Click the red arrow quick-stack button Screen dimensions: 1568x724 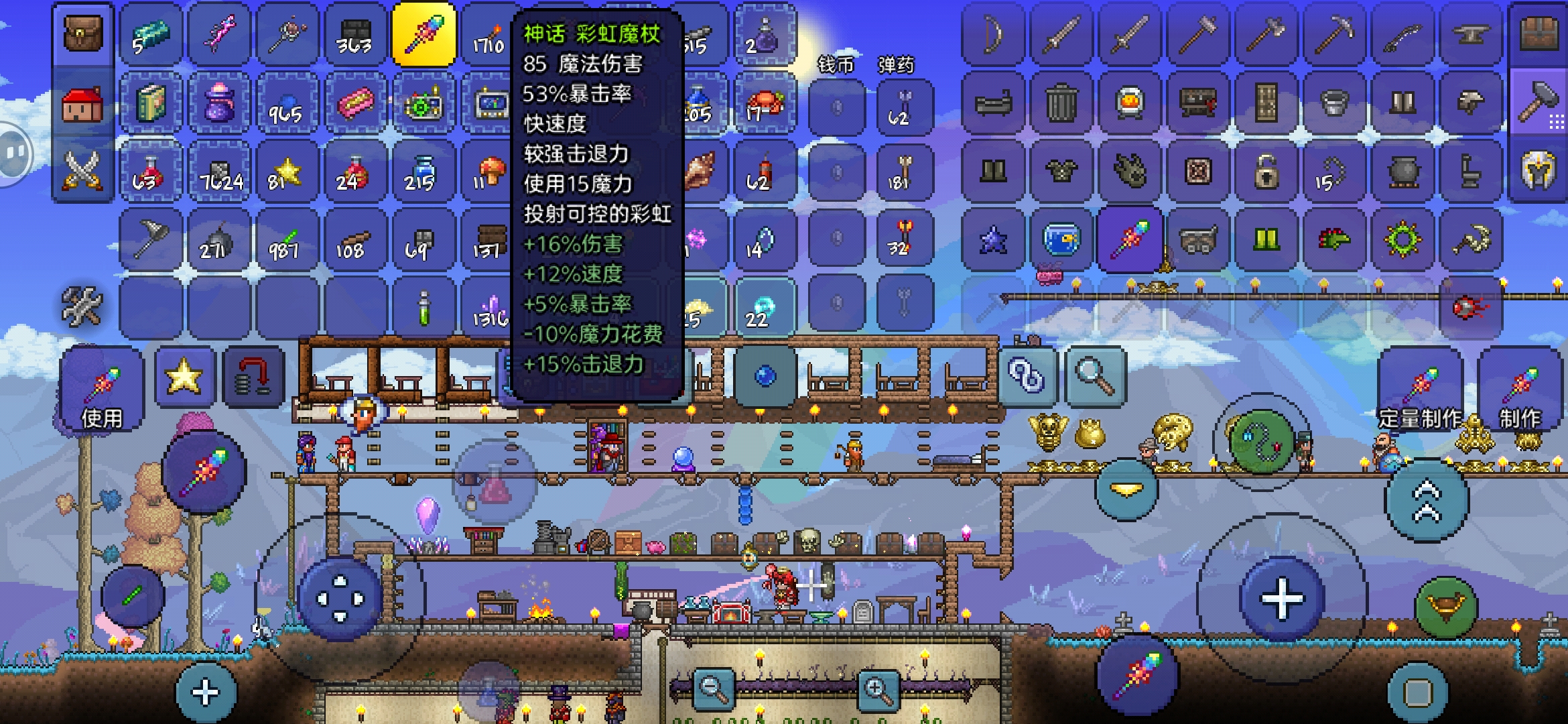253,377
